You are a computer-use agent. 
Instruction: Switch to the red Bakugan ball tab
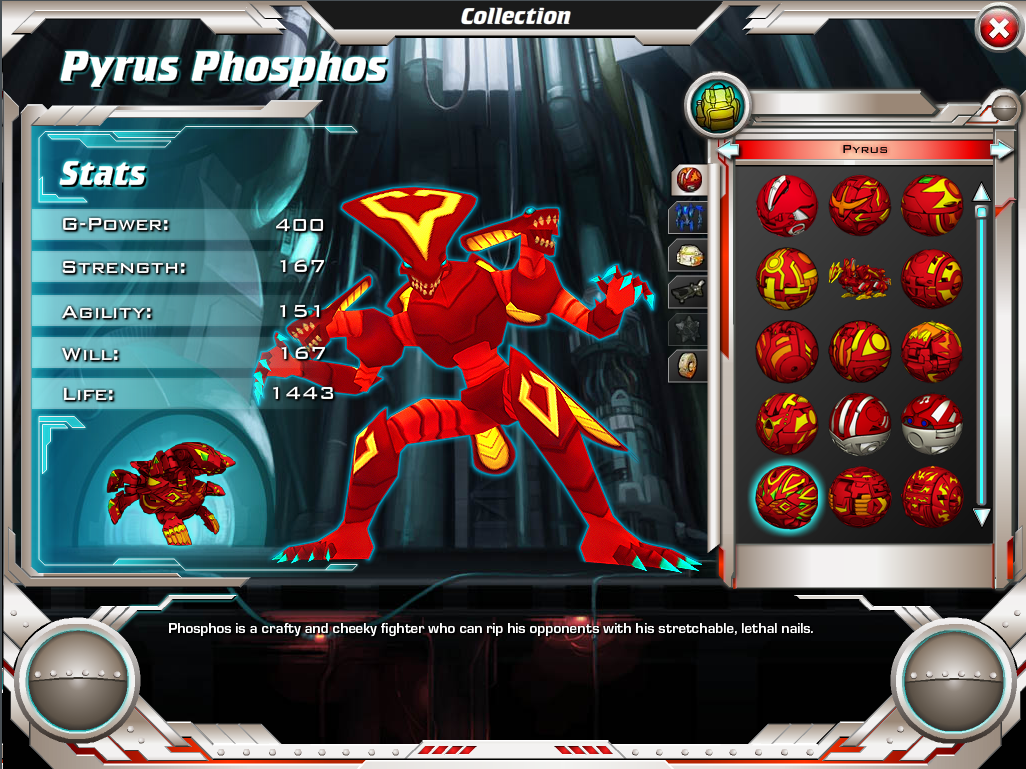click(x=689, y=179)
